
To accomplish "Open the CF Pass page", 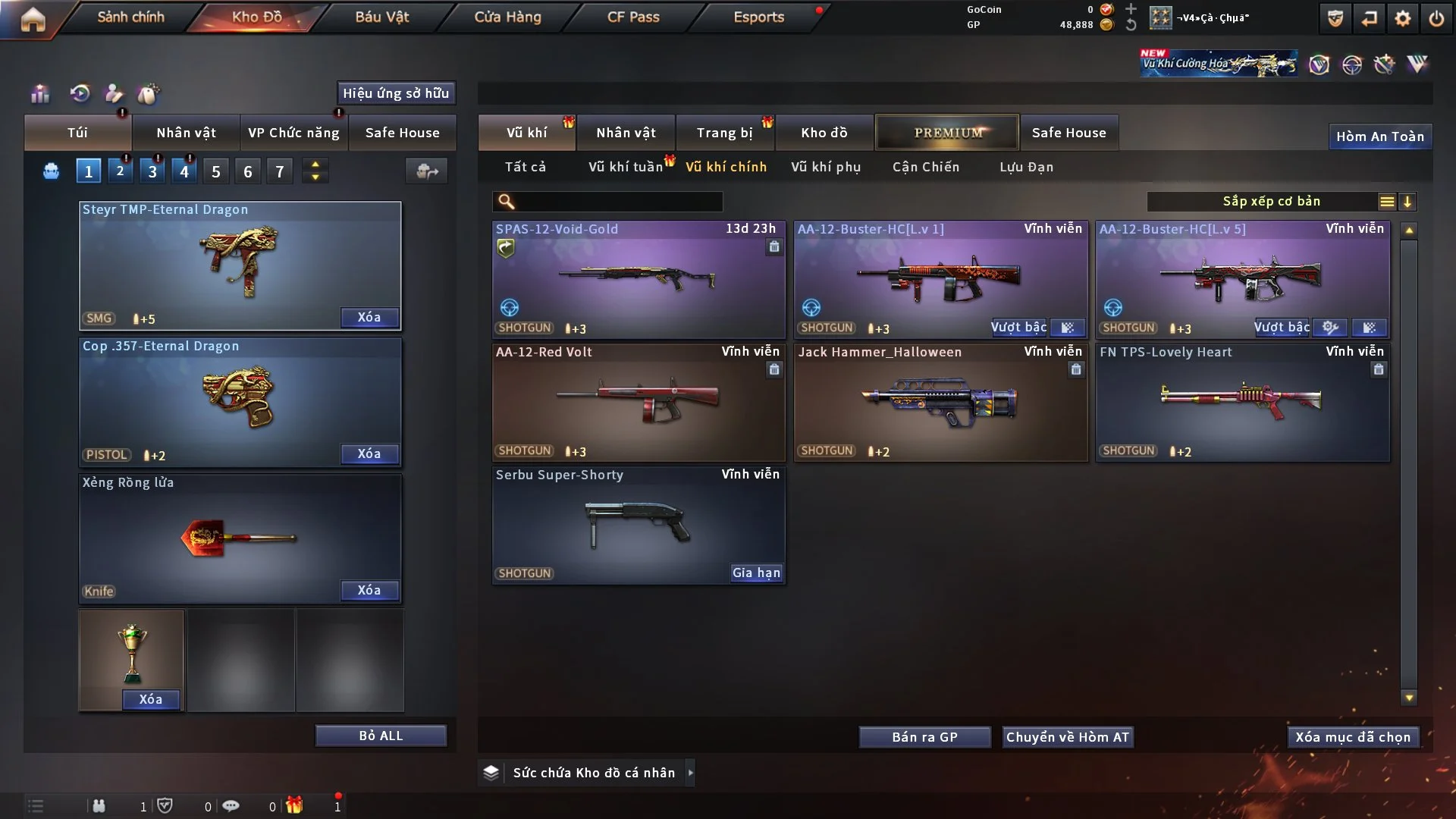I will pyautogui.click(x=633, y=17).
